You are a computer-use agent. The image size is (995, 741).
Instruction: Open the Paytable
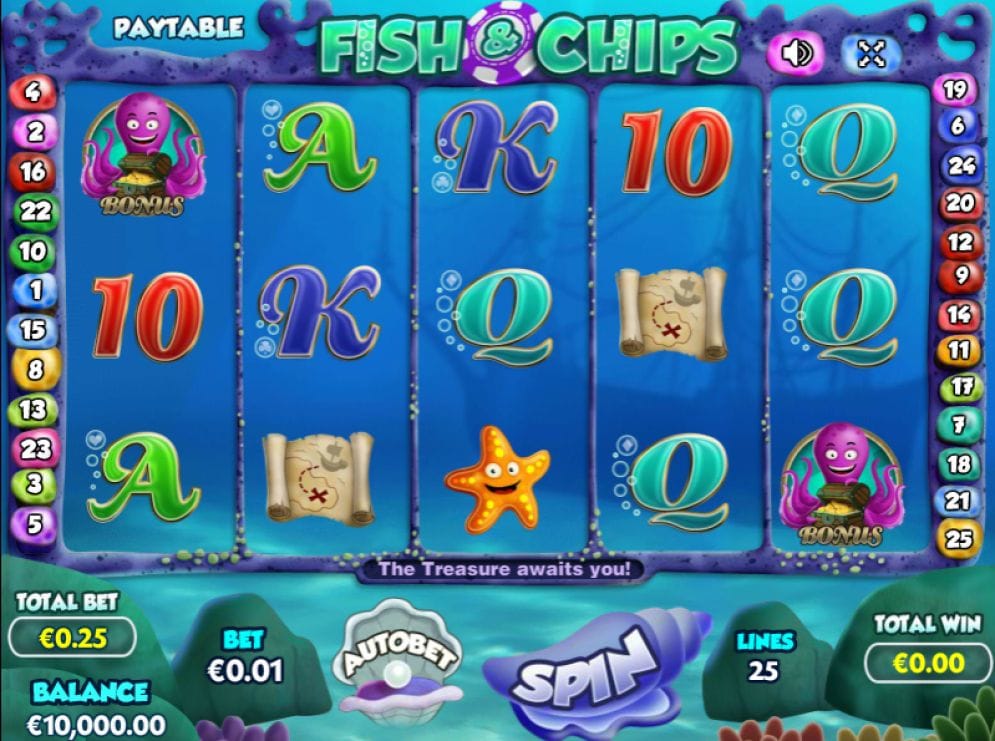point(178,27)
